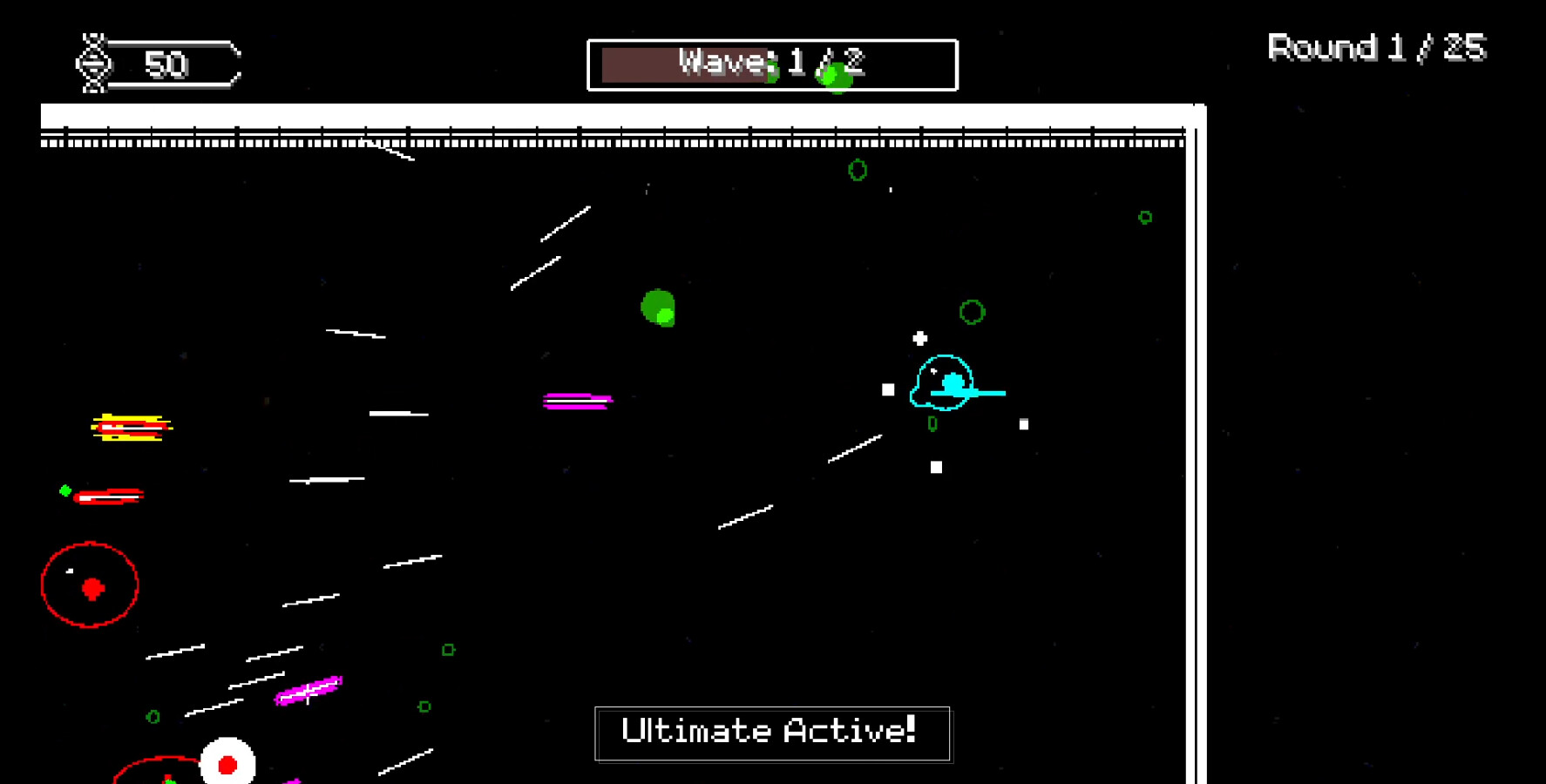Click the yellow-and-red striped projectile

131,429
